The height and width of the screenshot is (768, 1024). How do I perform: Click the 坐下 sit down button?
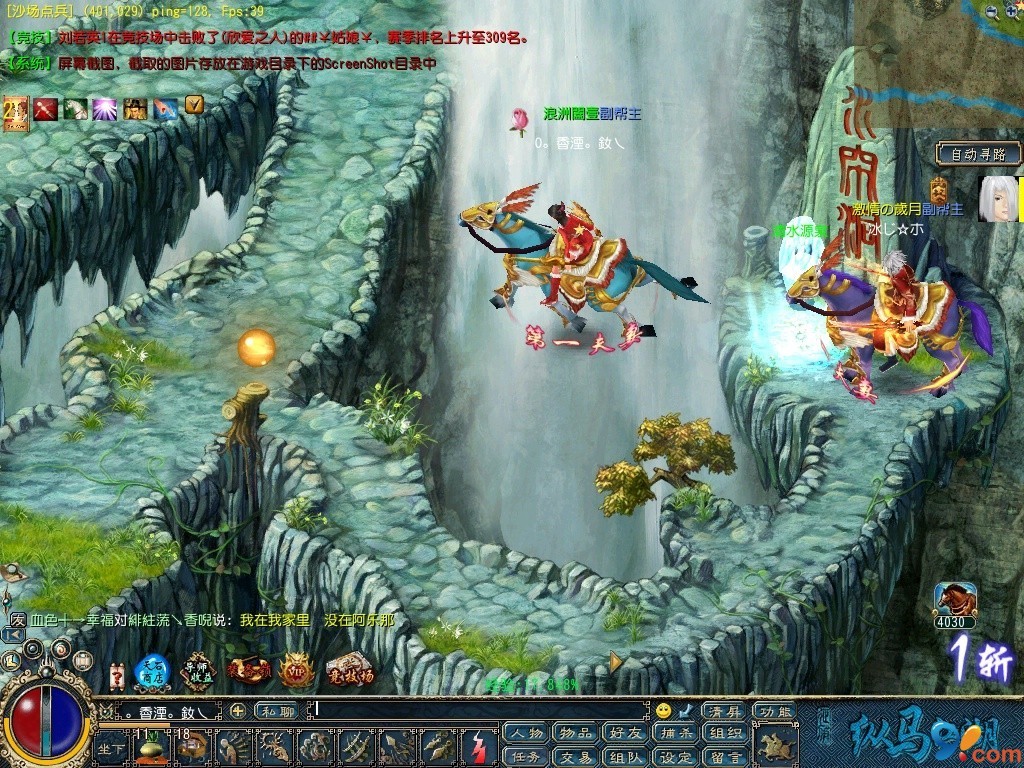click(112, 748)
